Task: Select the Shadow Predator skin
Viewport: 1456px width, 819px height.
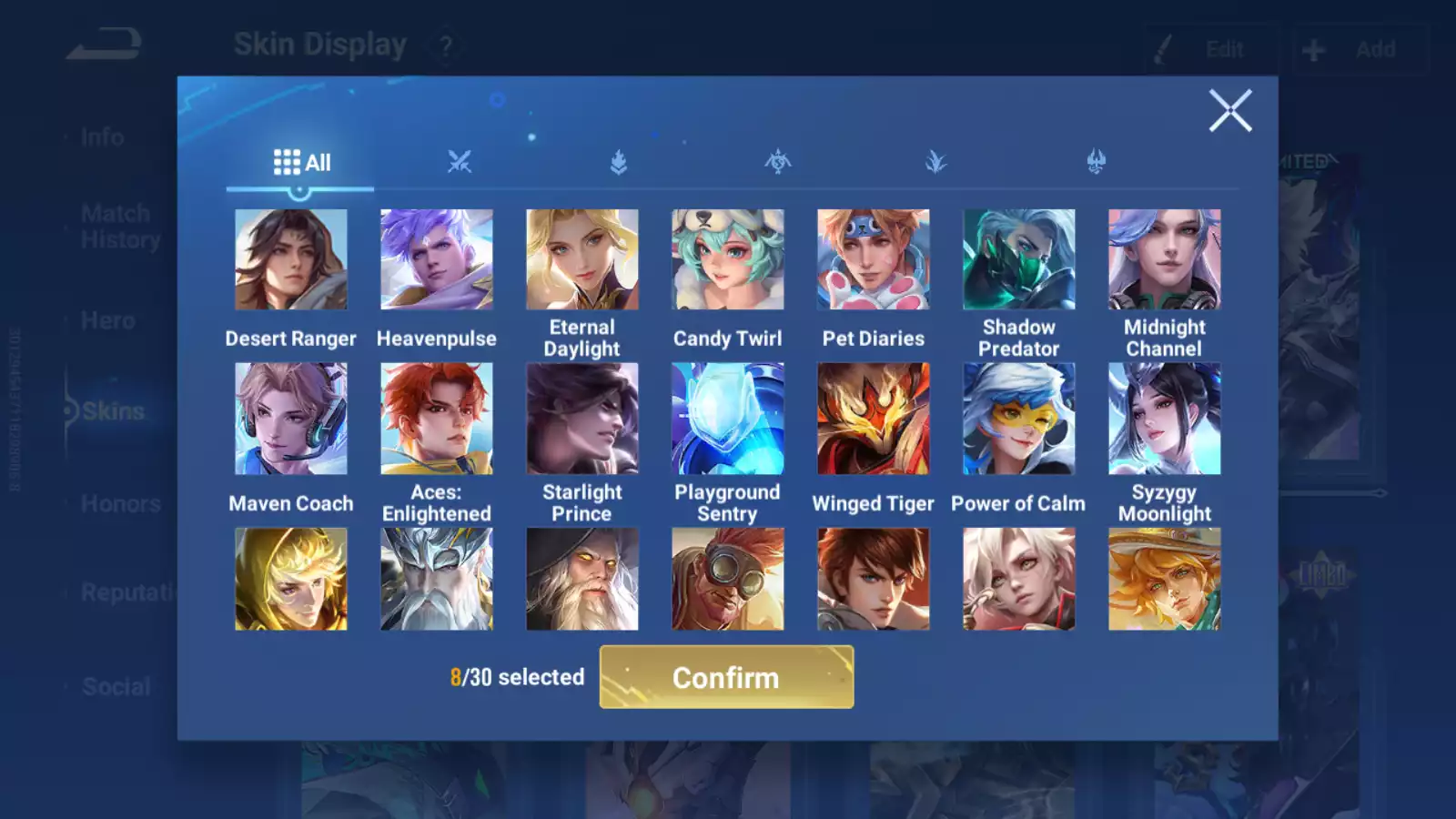Action: coord(1019,260)
